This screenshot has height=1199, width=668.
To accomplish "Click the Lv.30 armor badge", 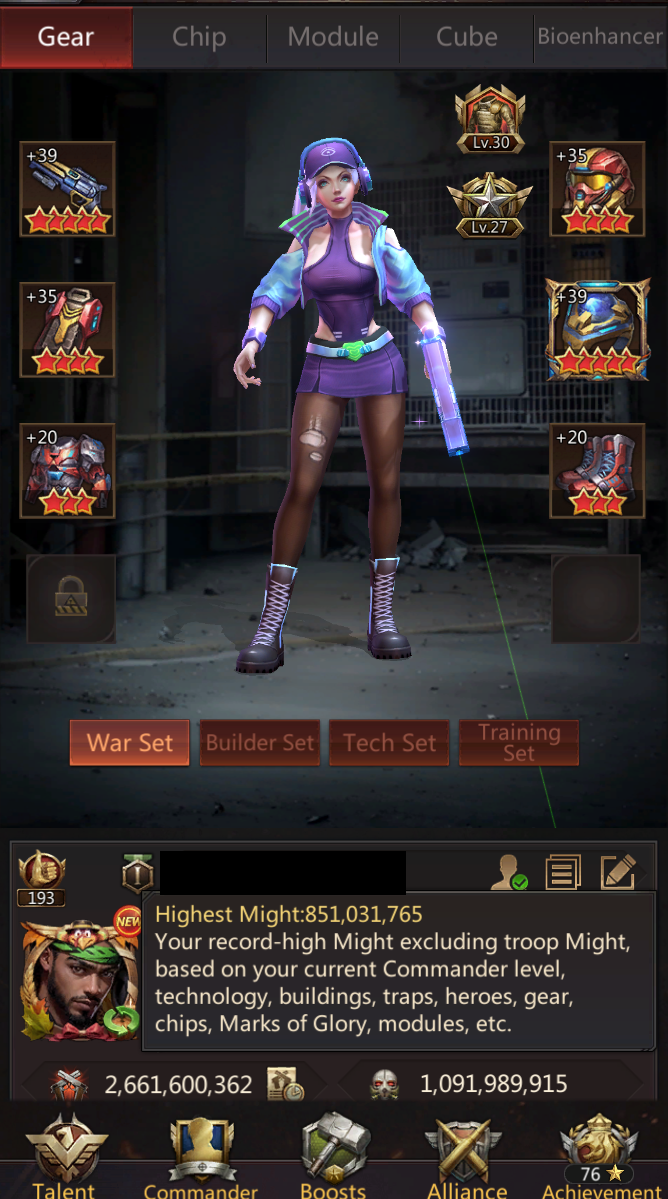I will [490, 119].
